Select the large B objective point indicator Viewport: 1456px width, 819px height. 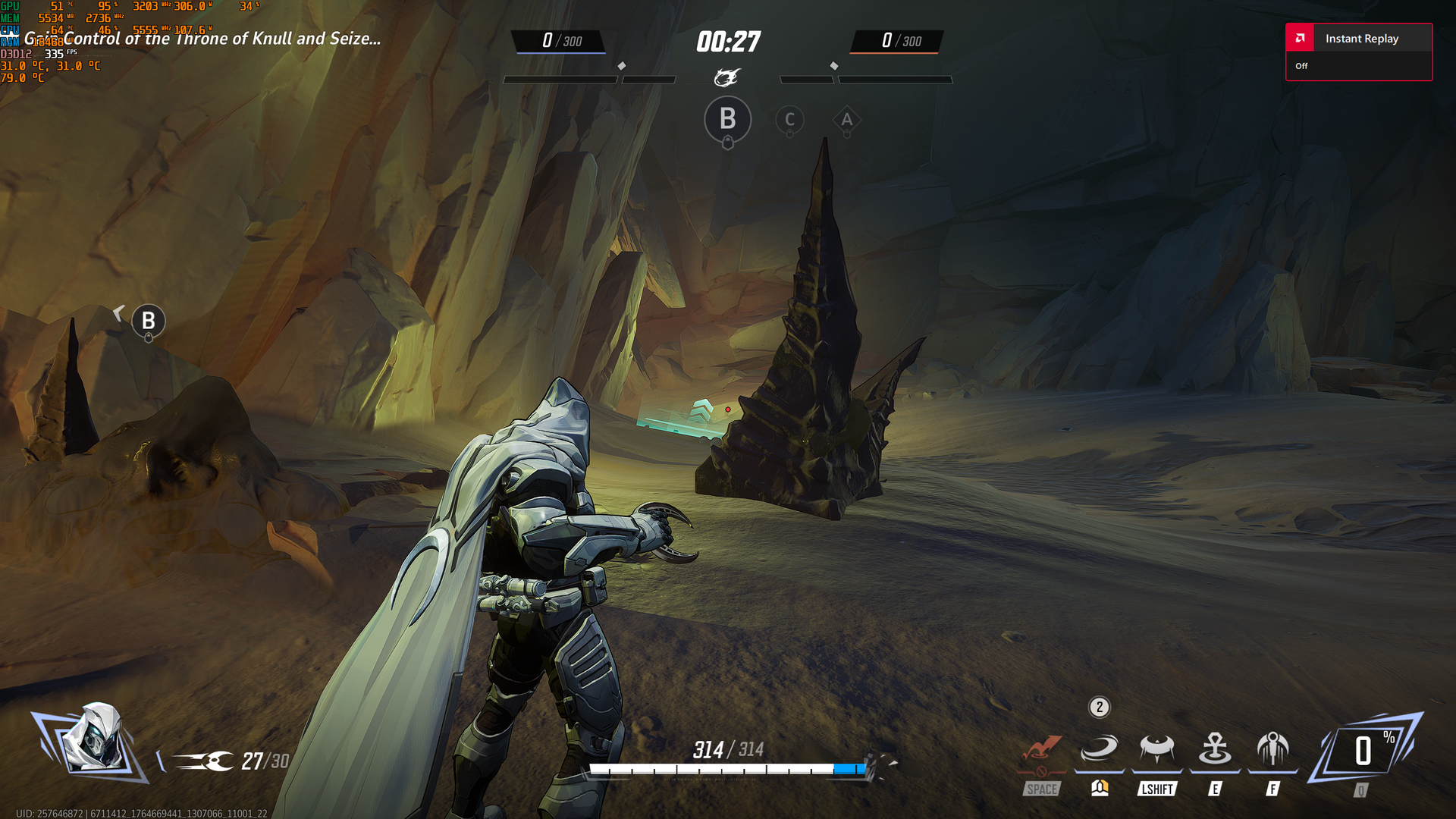(x=727, y=120)
